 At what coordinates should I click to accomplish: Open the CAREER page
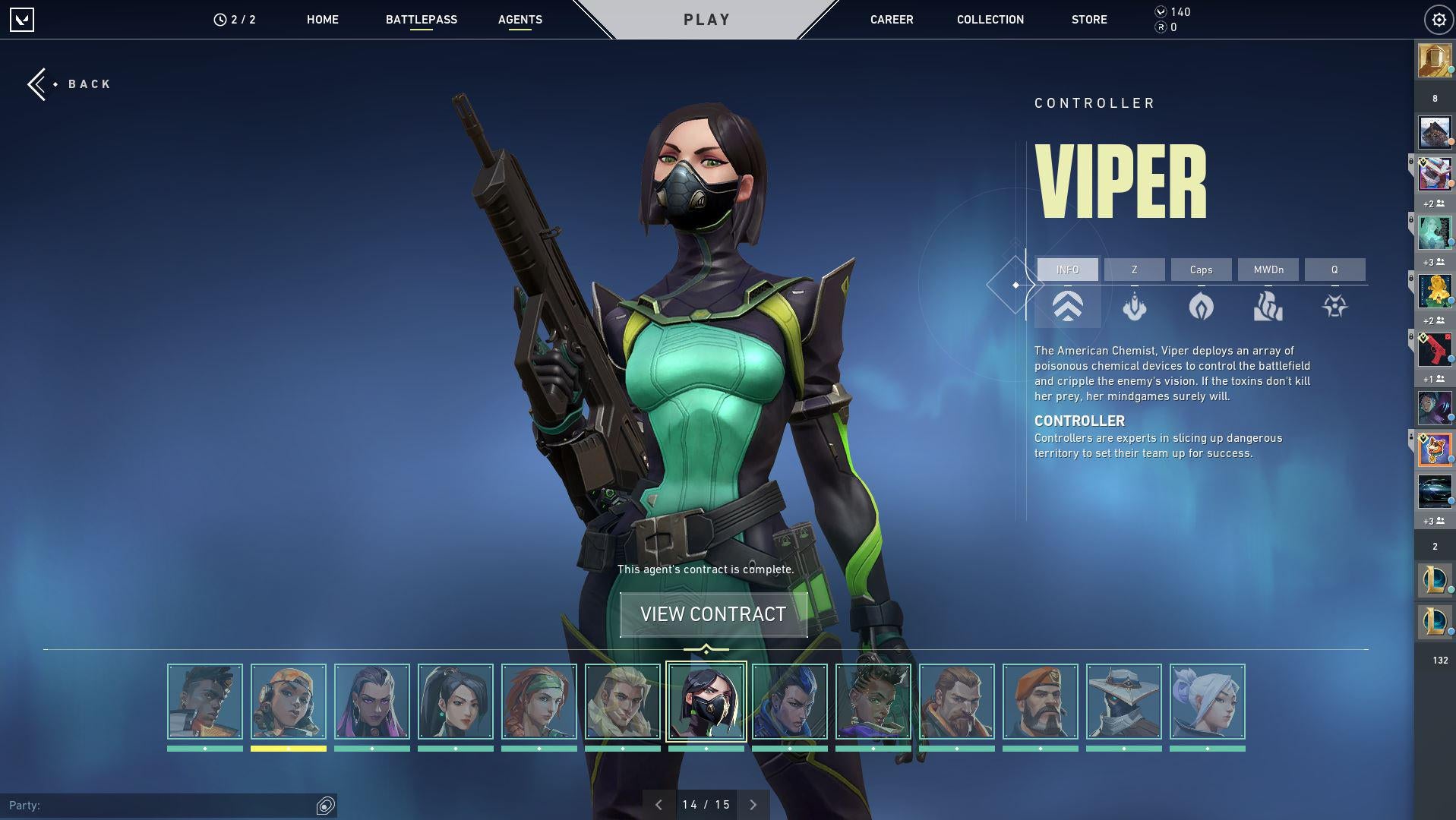(891, 20)
